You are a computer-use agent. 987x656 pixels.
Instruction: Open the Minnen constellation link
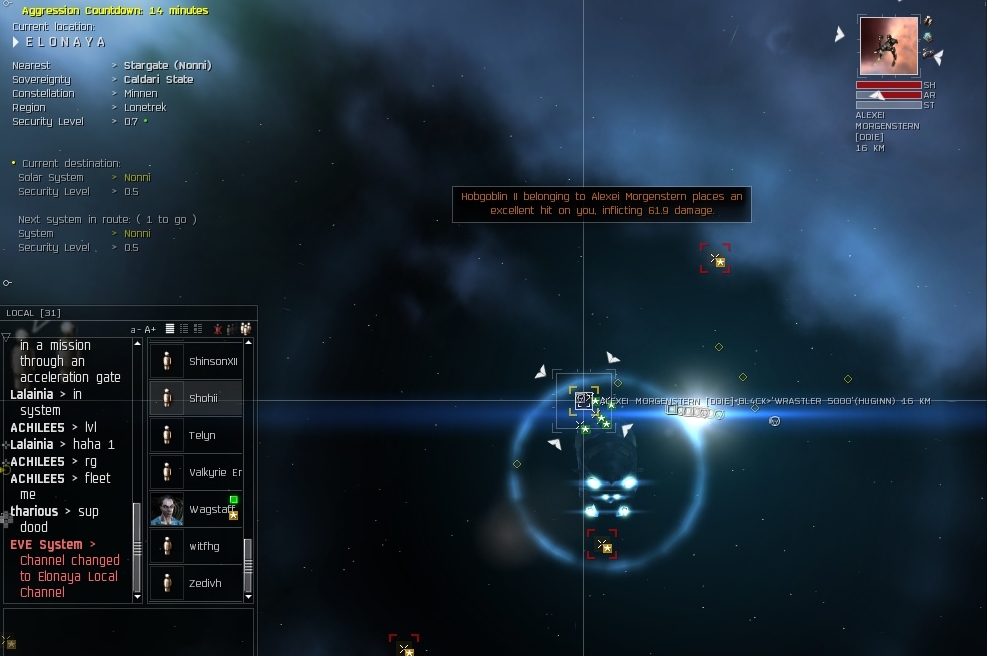(140, 93)
